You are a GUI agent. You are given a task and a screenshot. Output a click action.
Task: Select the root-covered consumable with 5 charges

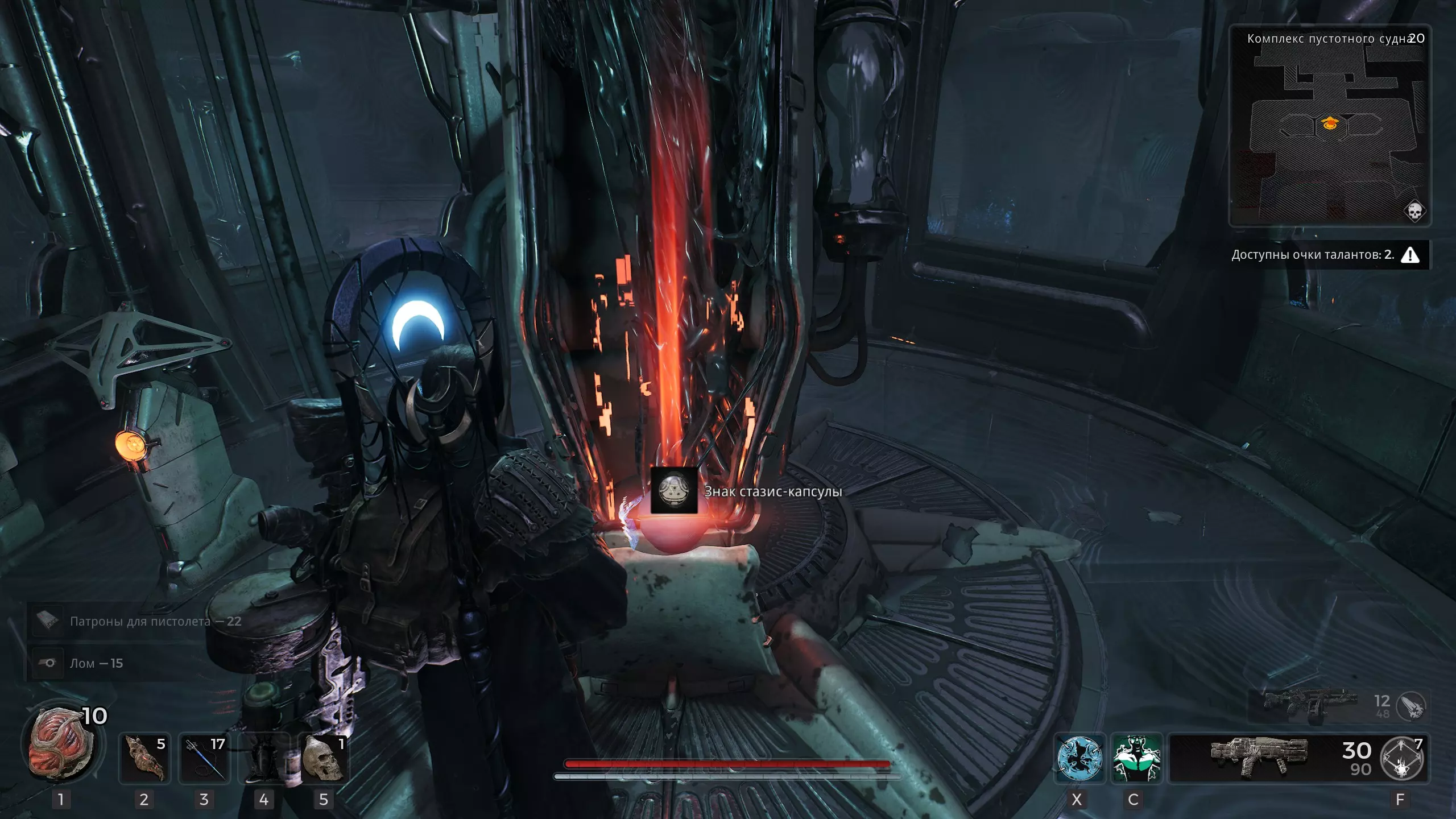(144, 758)
